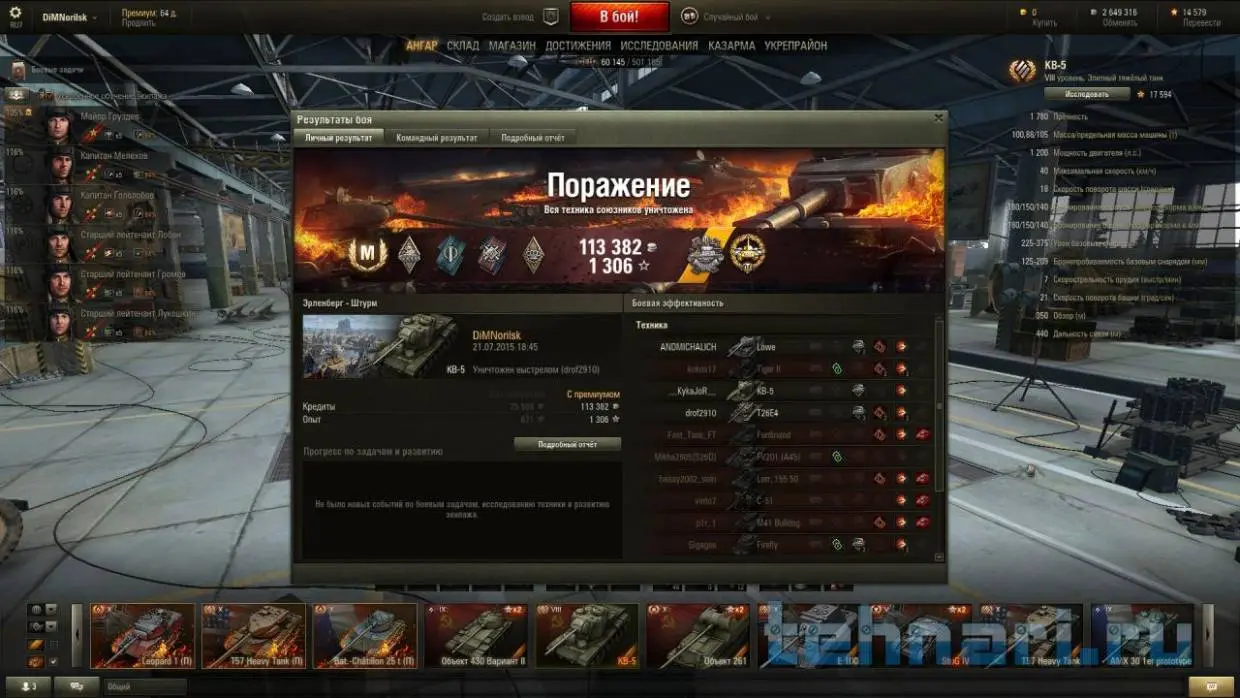Create a platoon with Создать взвод

click(520, 17)
